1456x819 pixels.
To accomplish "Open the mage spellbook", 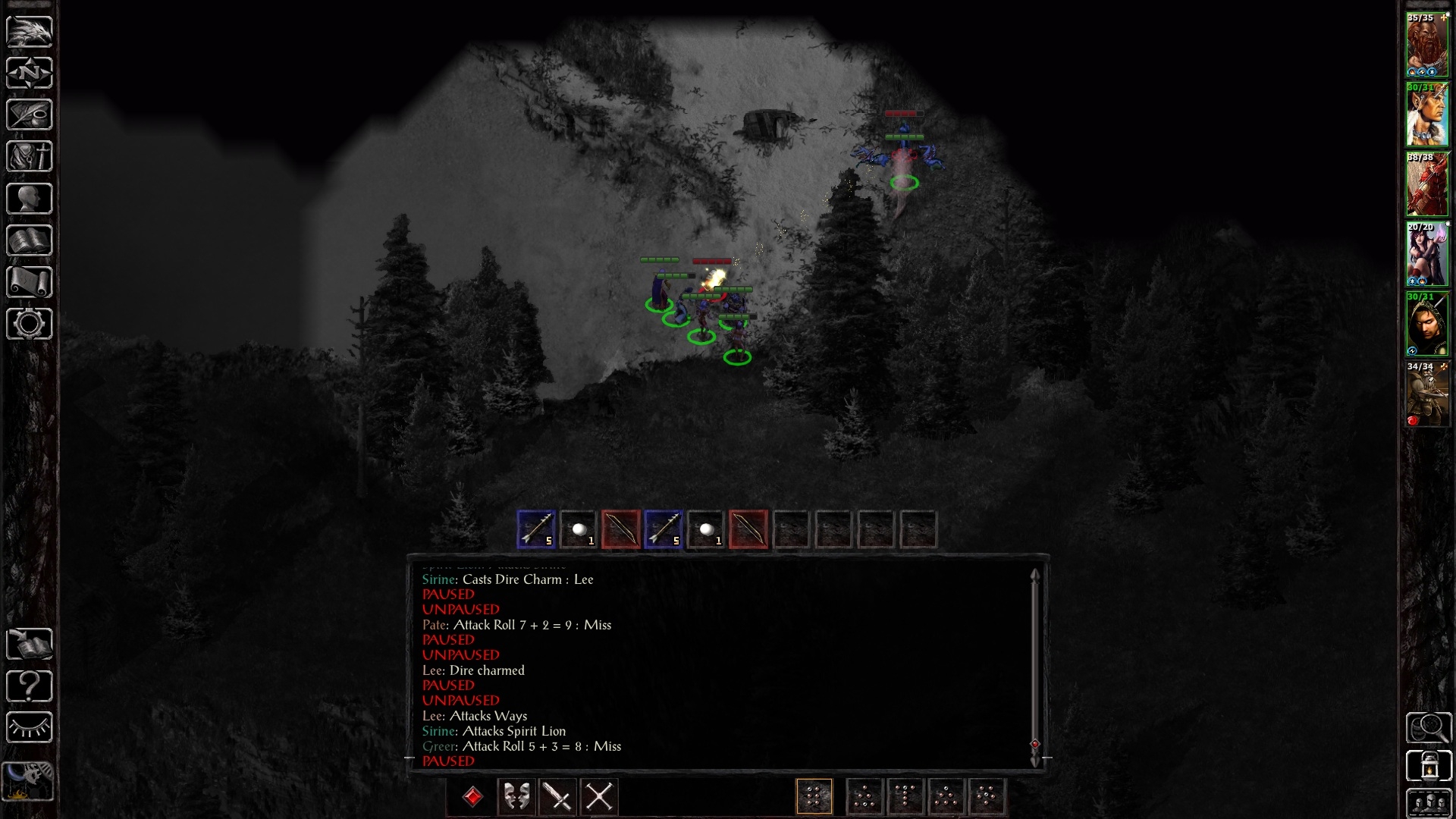I will 30,240.
